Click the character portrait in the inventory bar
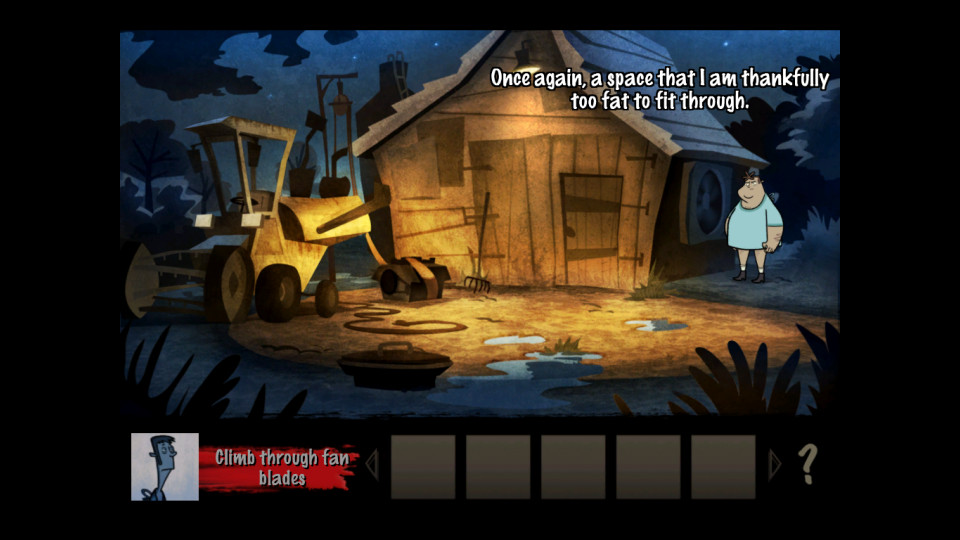 coord(165,466)
